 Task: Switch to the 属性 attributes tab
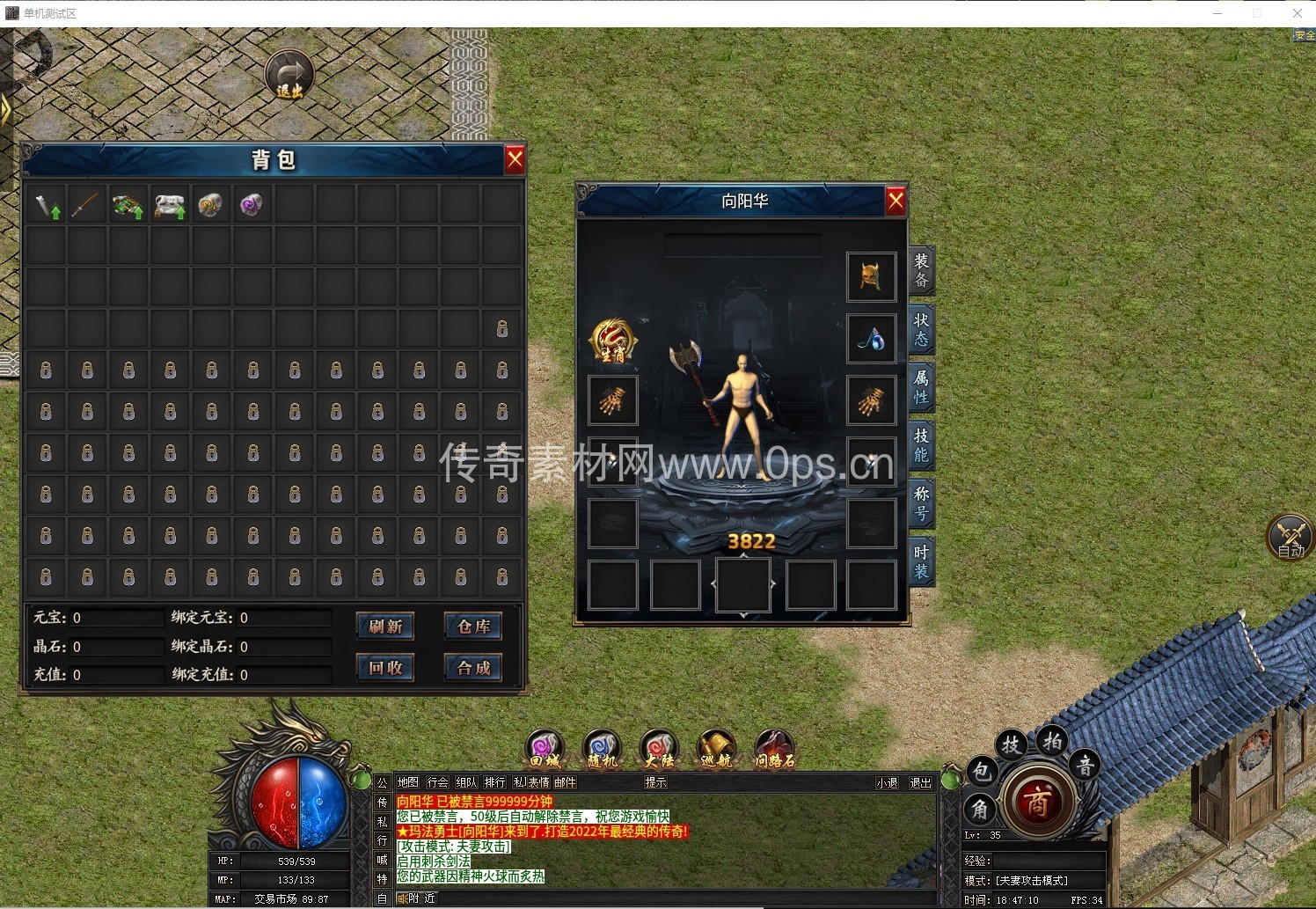921,387
